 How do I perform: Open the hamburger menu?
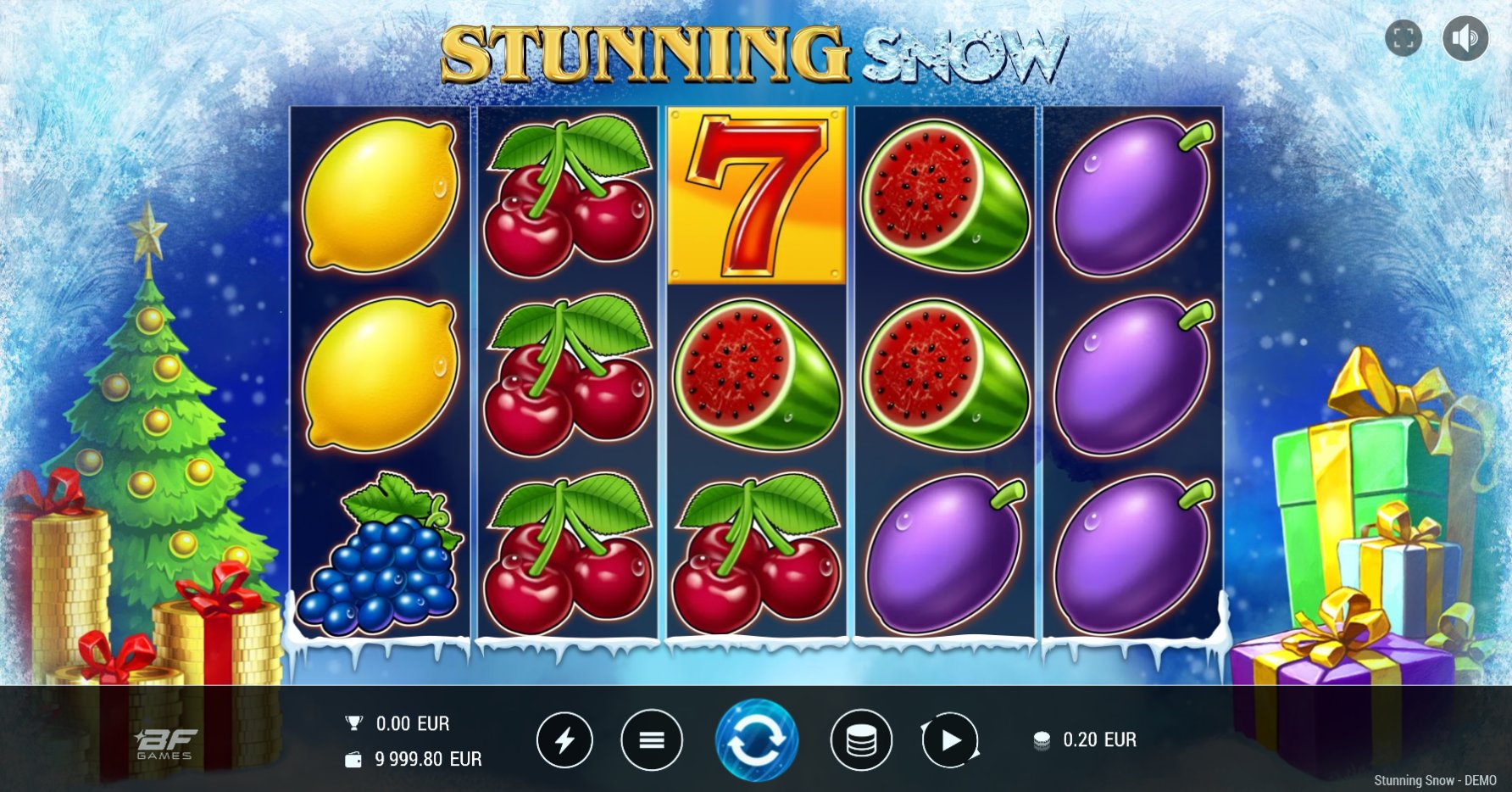point(651,740)
